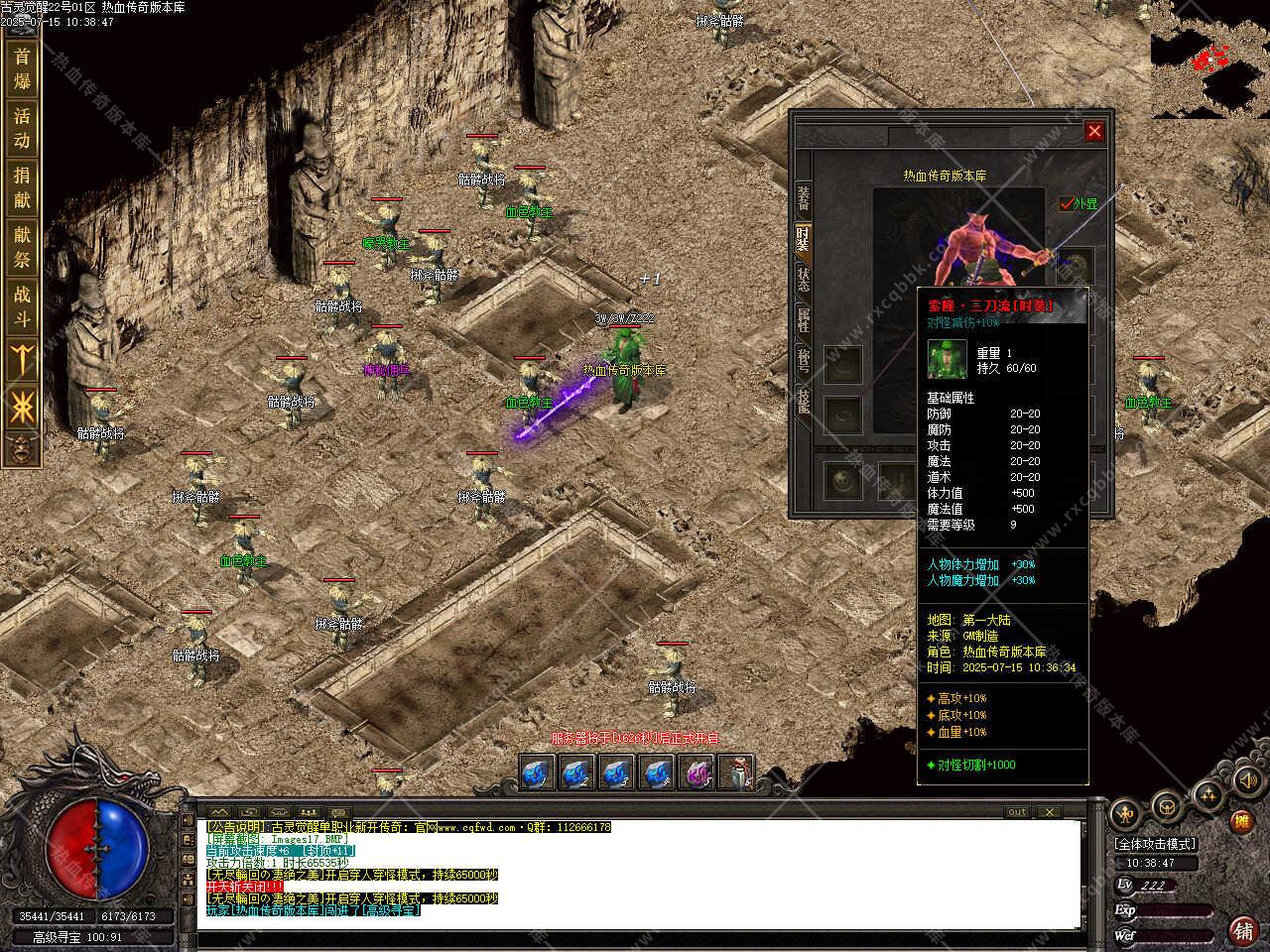This screenshot has width=1270, height=952.
Task: Open the 状态 status tab
Action: (x=803, y=279)
